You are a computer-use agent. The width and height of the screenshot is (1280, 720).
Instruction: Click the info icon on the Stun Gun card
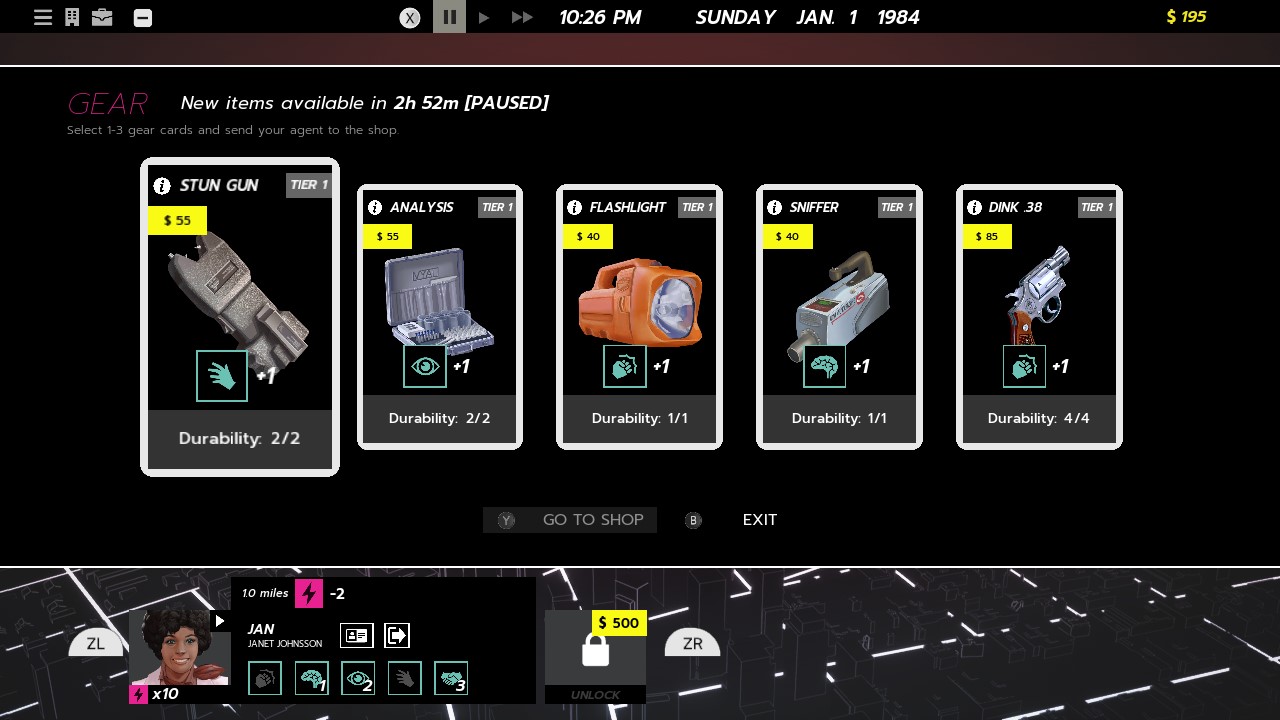(162, 185)
